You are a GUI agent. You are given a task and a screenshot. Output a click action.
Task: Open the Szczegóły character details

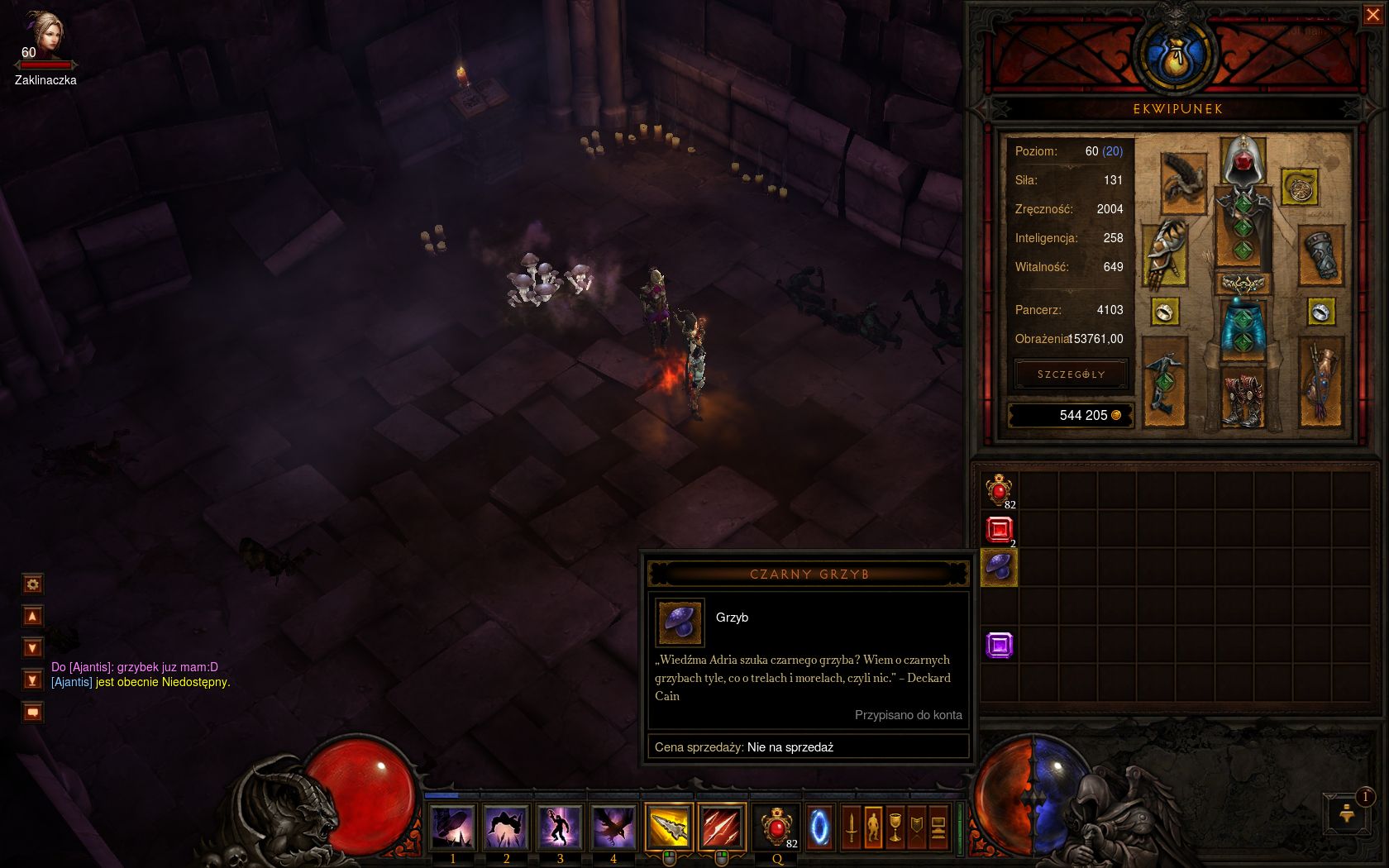(1071, 374)
